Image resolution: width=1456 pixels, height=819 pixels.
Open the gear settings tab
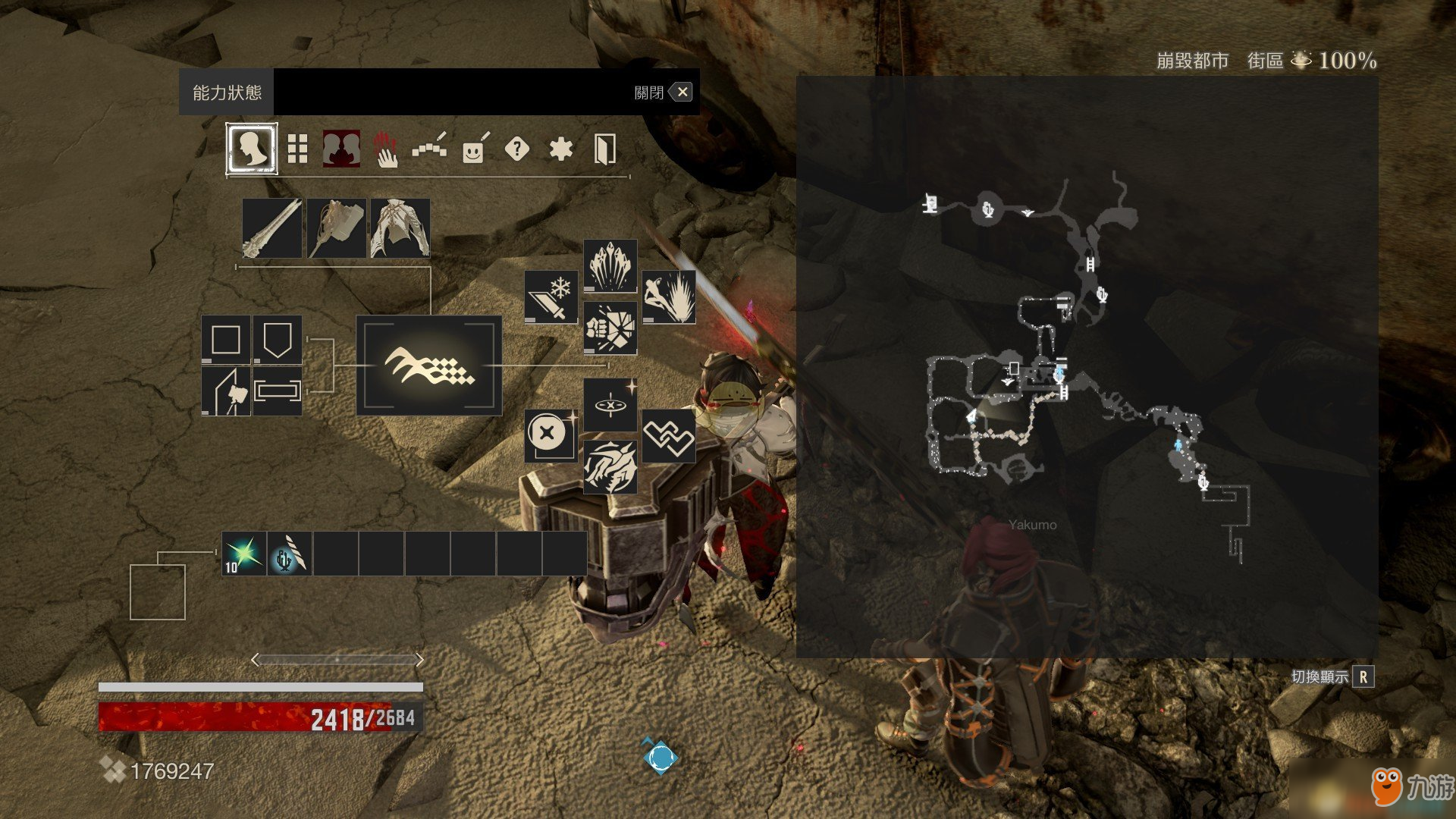[560, 149]
